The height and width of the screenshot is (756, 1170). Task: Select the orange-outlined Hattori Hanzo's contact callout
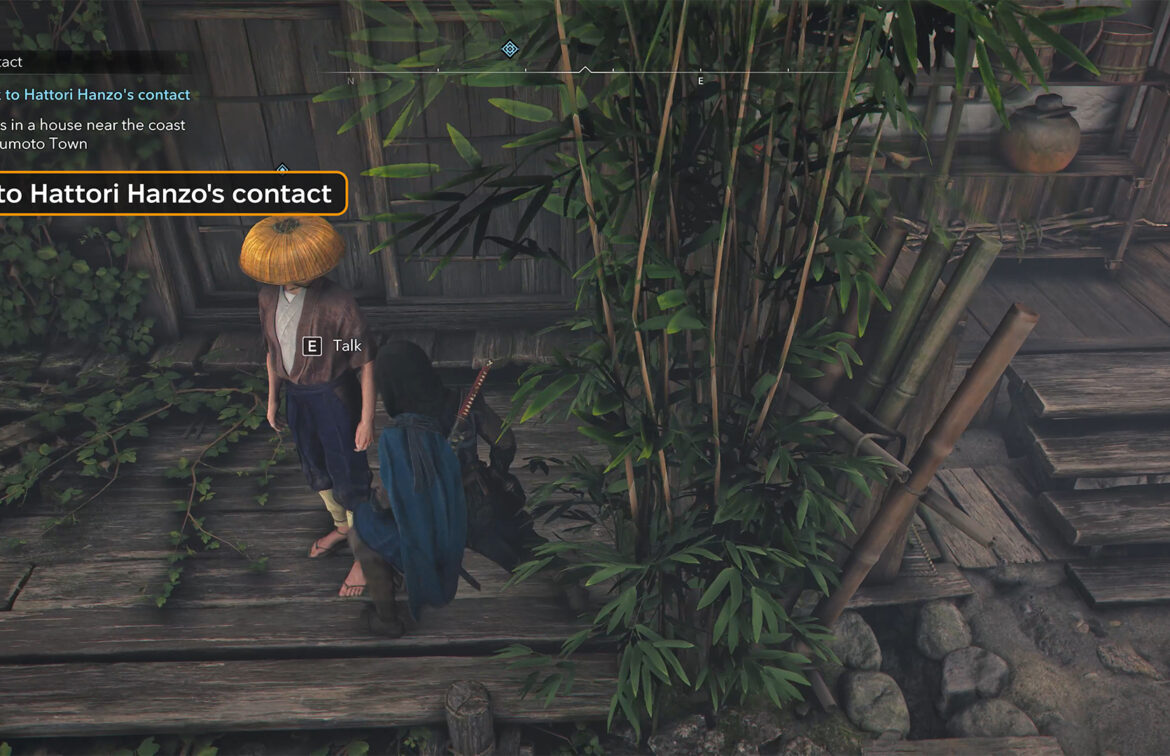click(x=170, y=193)
